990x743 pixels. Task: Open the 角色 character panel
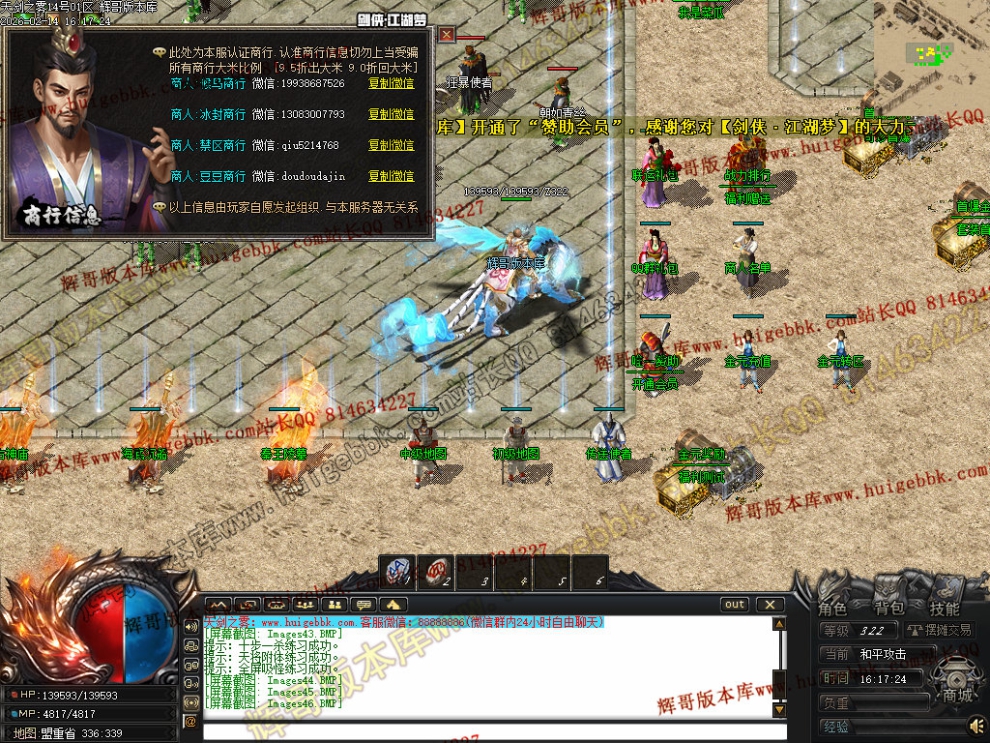pos(833,608)
